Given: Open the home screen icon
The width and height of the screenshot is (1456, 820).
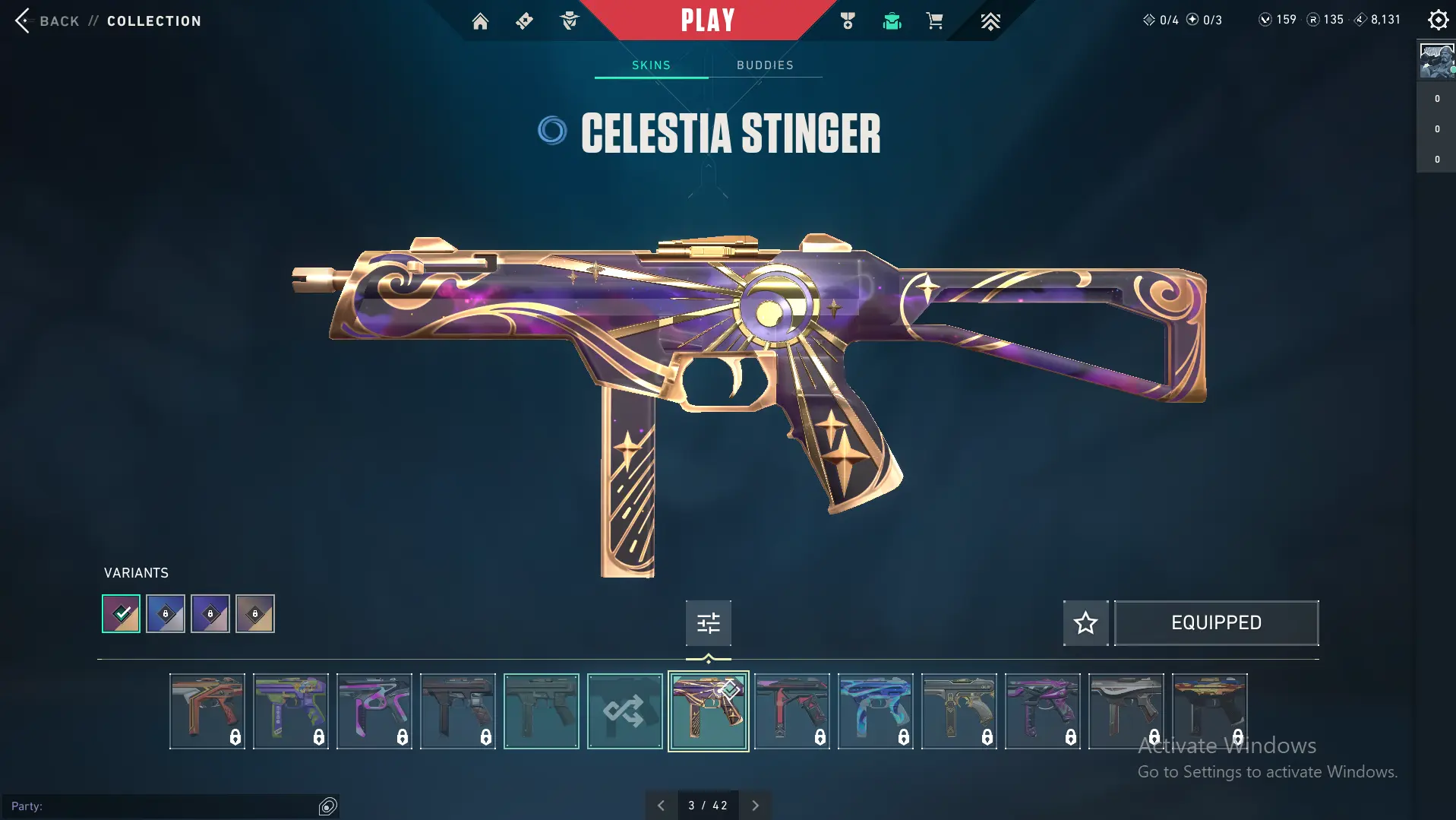Looking at the screenshot, I should coord(480,21).
